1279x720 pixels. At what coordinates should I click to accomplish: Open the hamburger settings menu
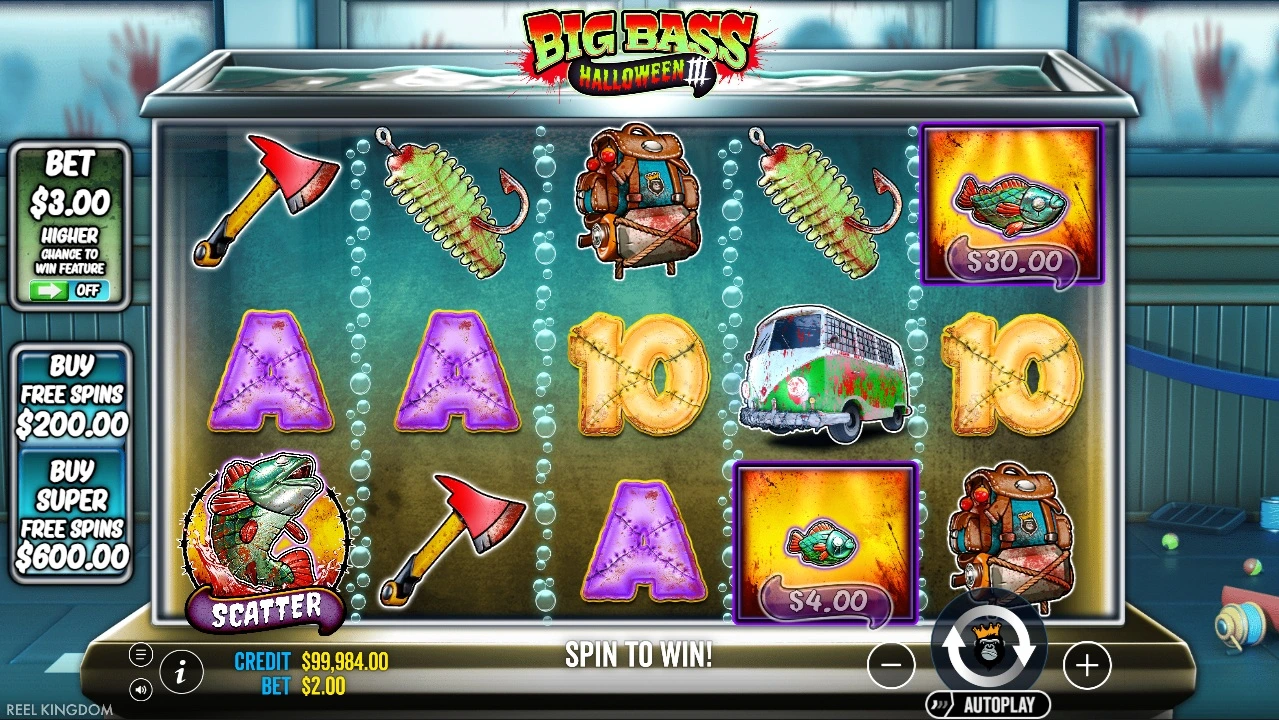pyautogui.click(x=141, y=655)
